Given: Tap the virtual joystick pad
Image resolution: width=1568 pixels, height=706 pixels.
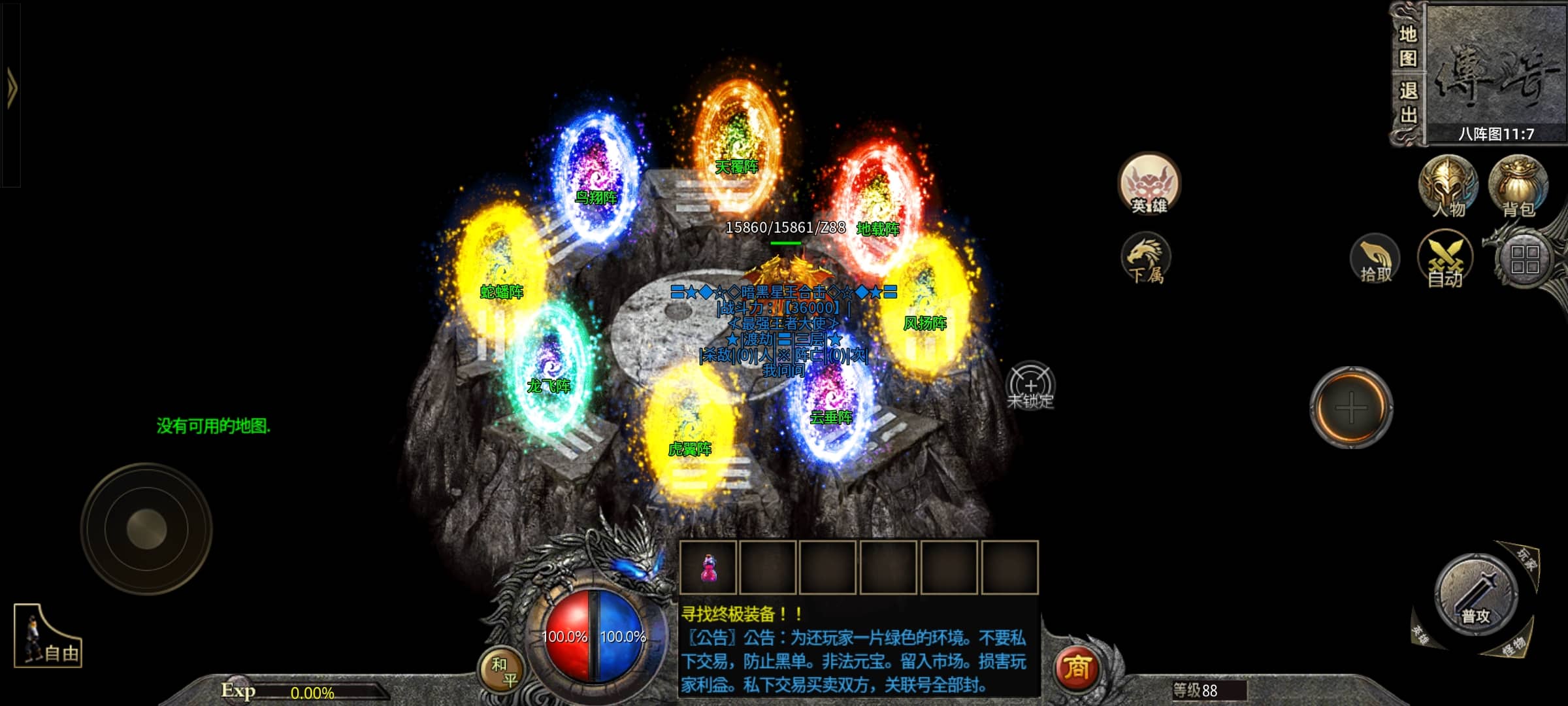Looking at the screenshot, I should pyautogui.click(x=146, y=529).
